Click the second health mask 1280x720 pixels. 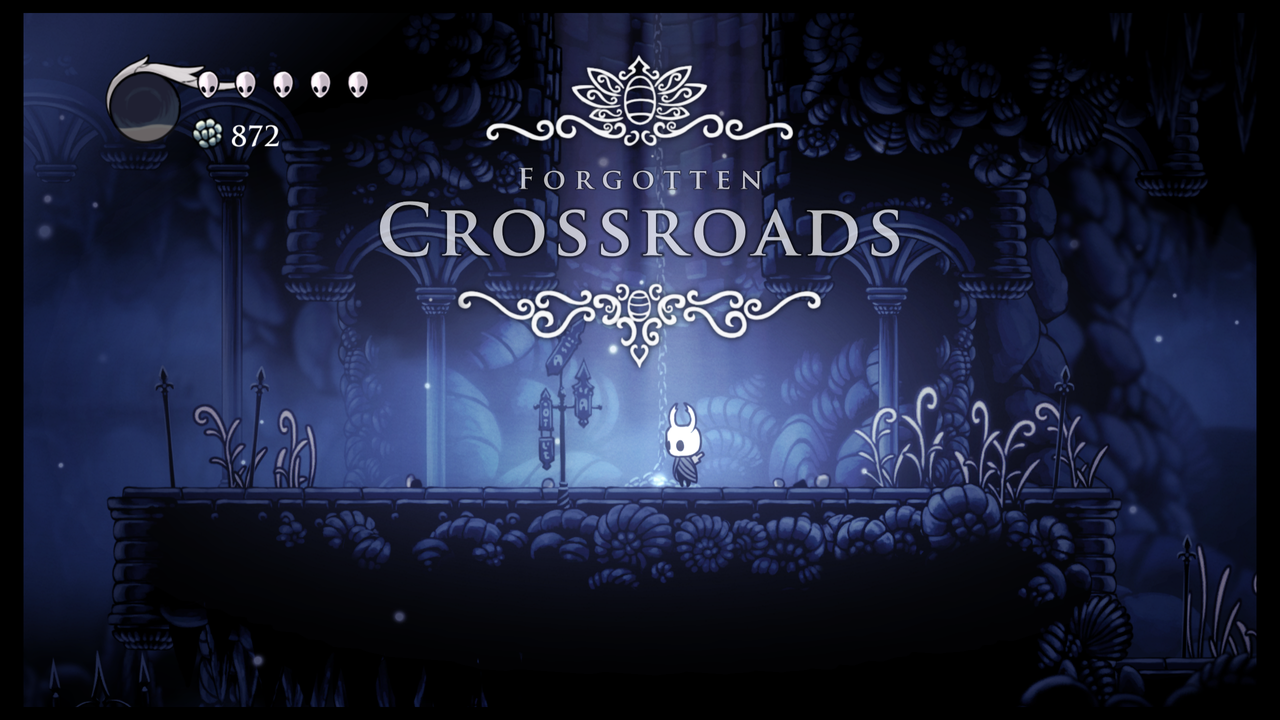point(245,85)
